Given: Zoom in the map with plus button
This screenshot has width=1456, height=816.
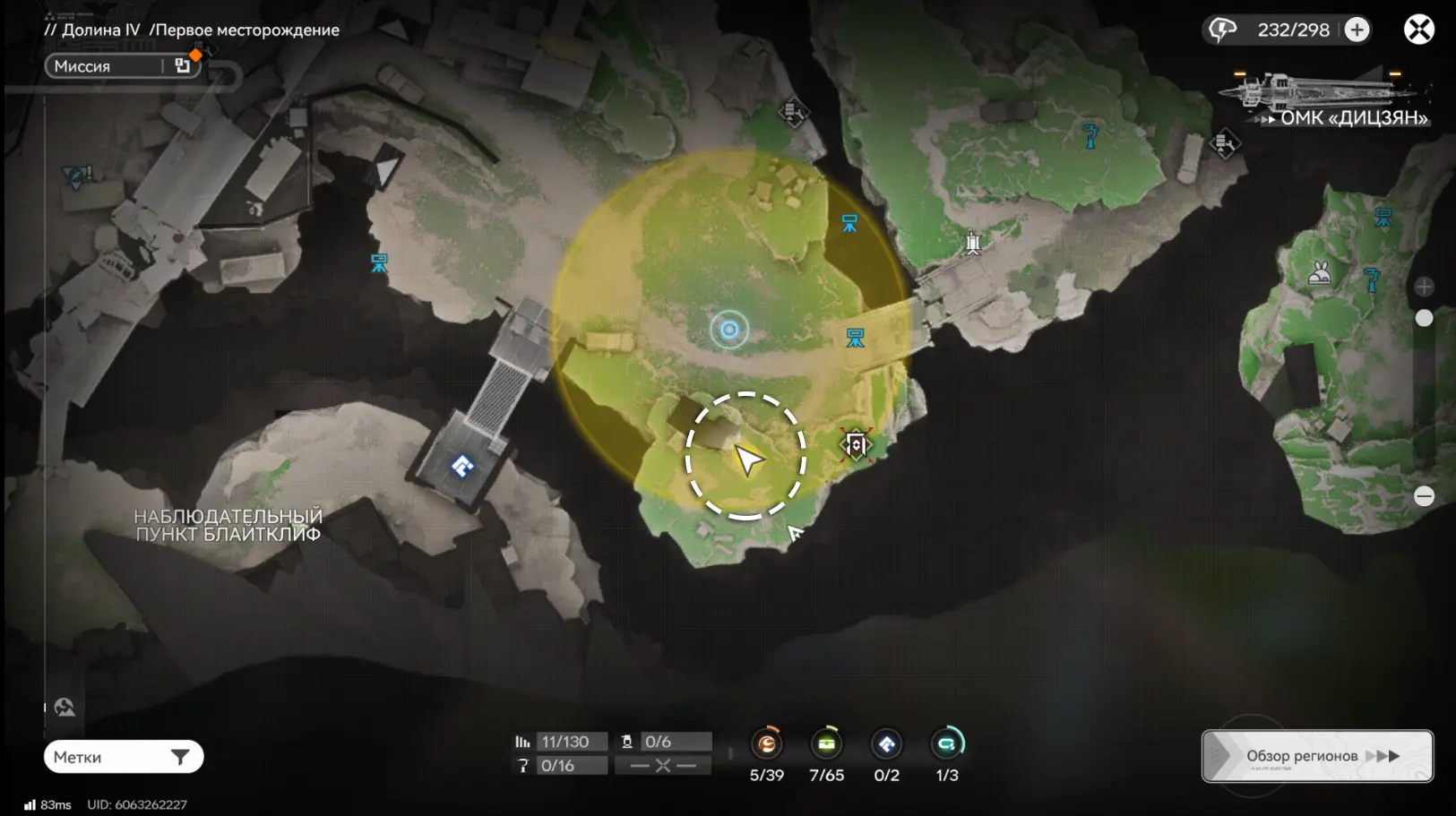Looking at the screenshot, I should [1424, 287].
